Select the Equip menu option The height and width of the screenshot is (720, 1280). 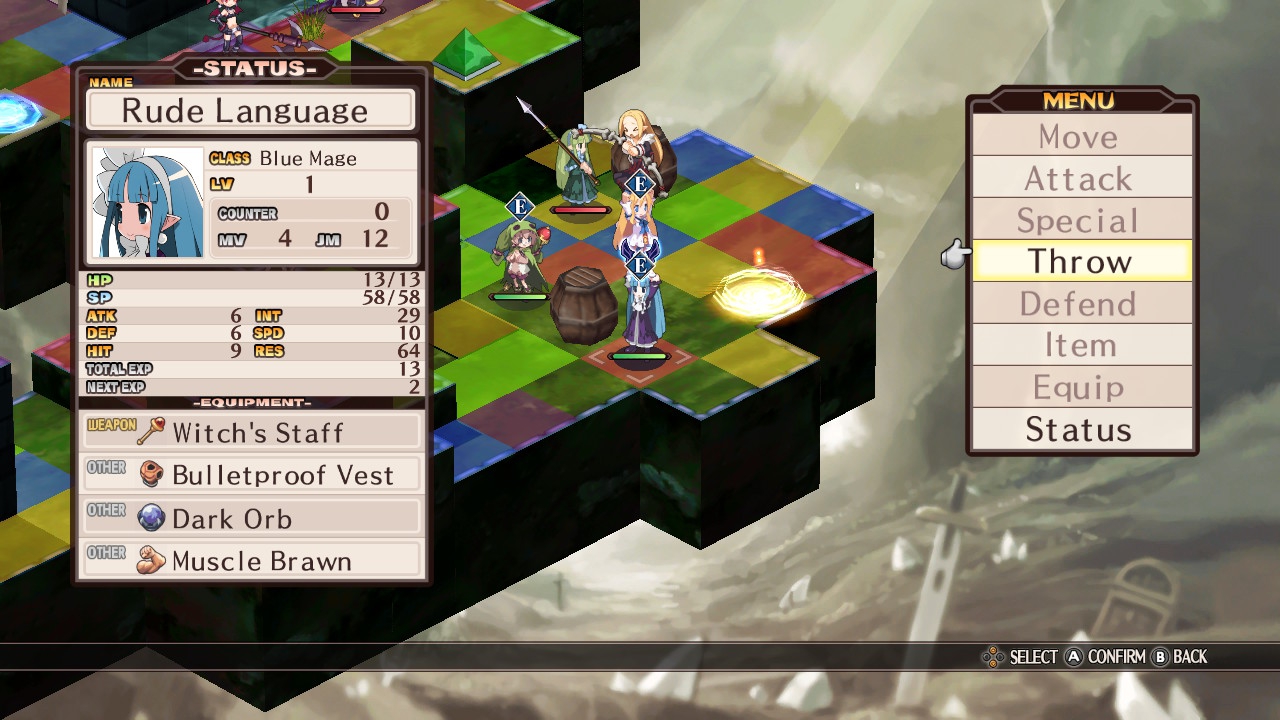1081,388
